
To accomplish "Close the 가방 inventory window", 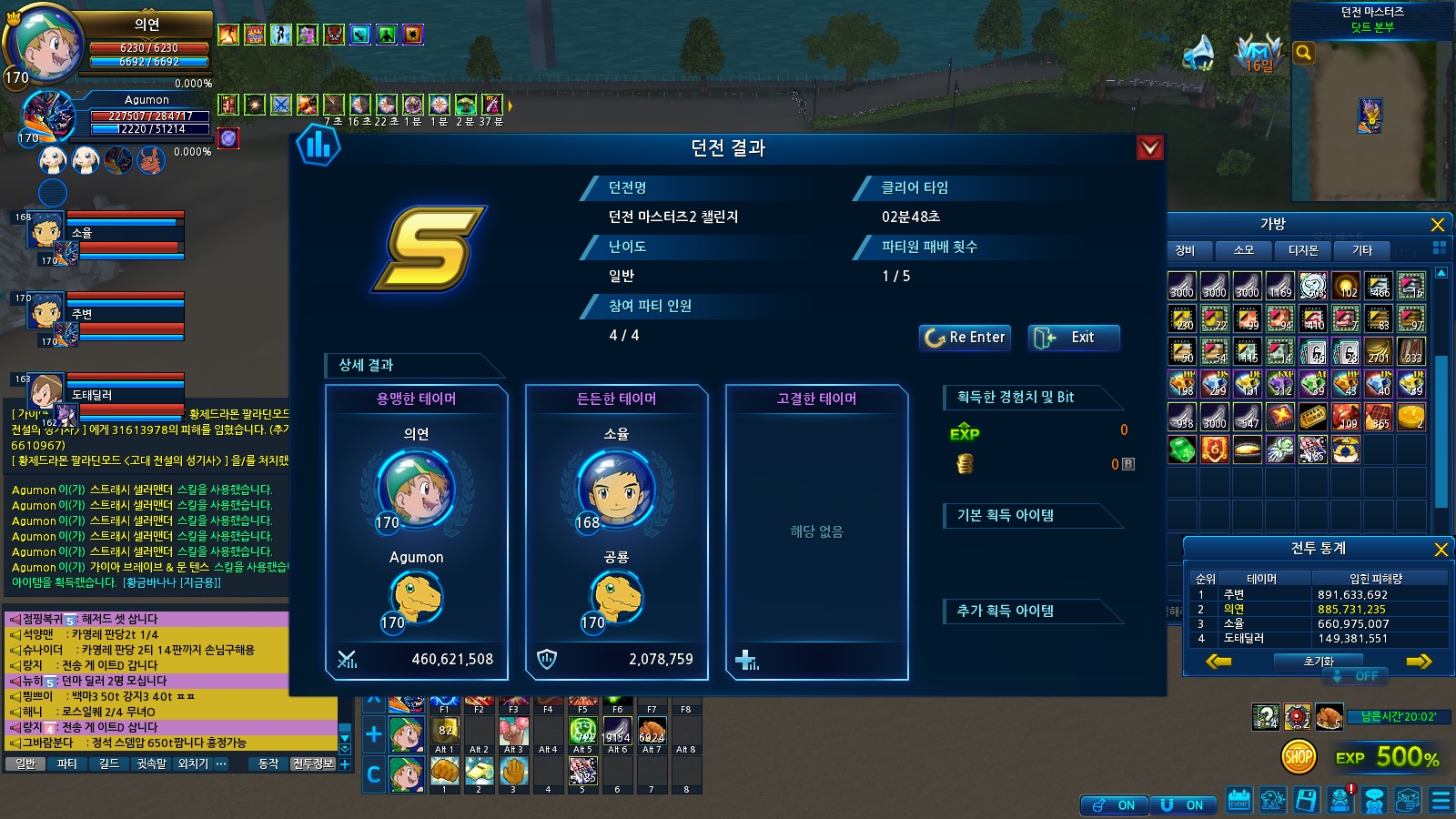I will [1438, 225].
